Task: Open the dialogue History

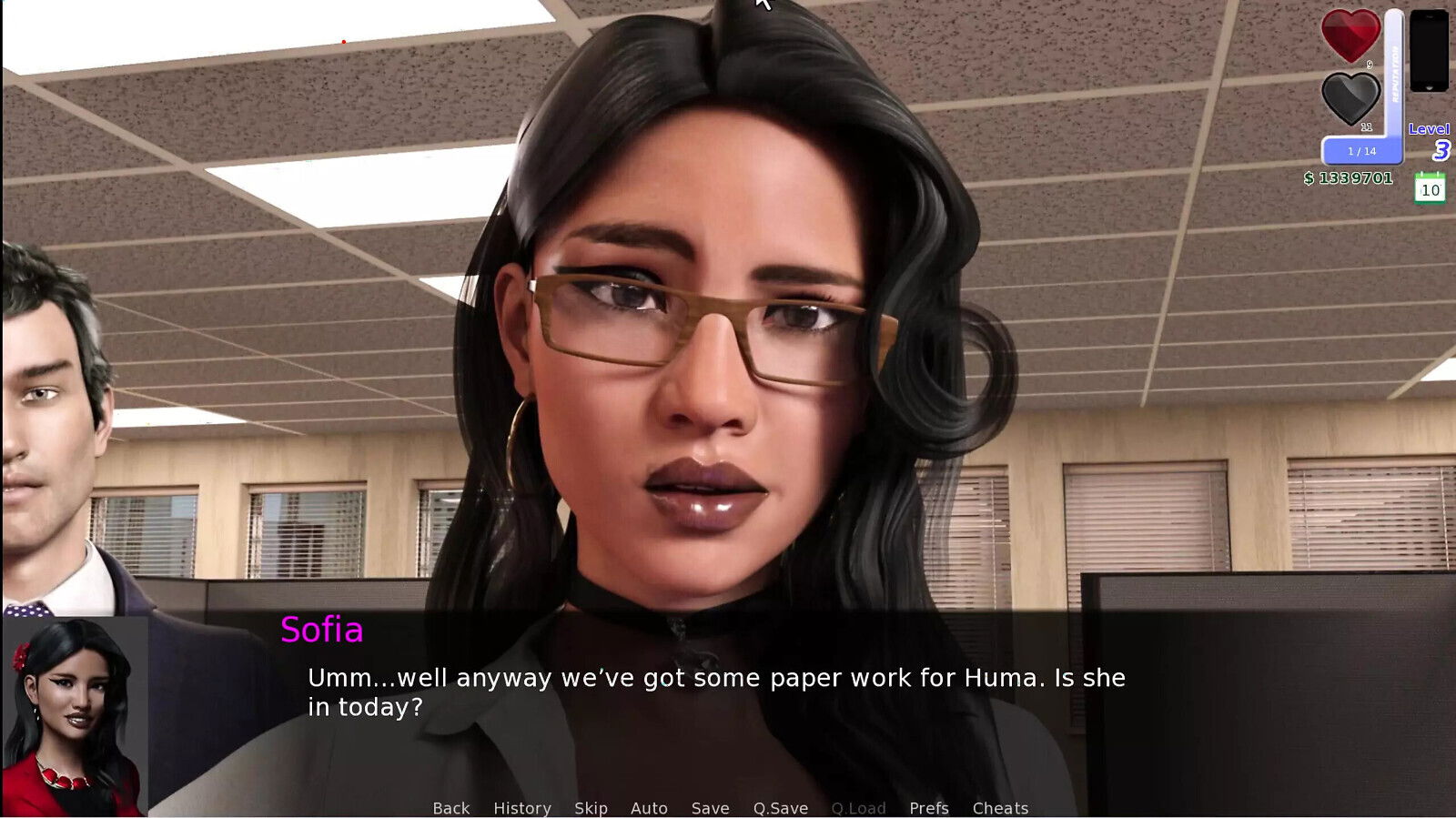Action: [521, 808]
